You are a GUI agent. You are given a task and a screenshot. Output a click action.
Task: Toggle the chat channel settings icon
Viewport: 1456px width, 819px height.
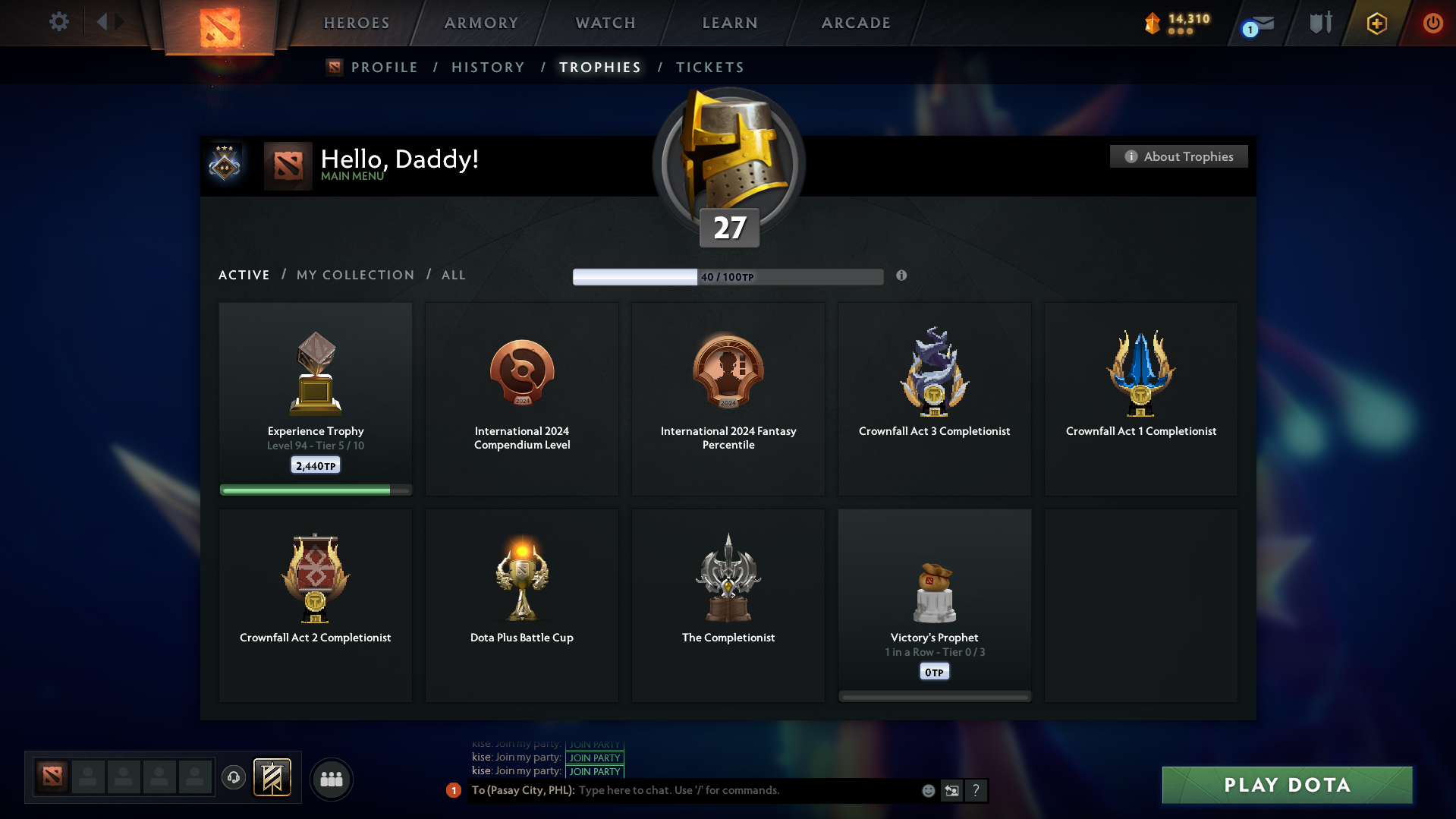951,790
